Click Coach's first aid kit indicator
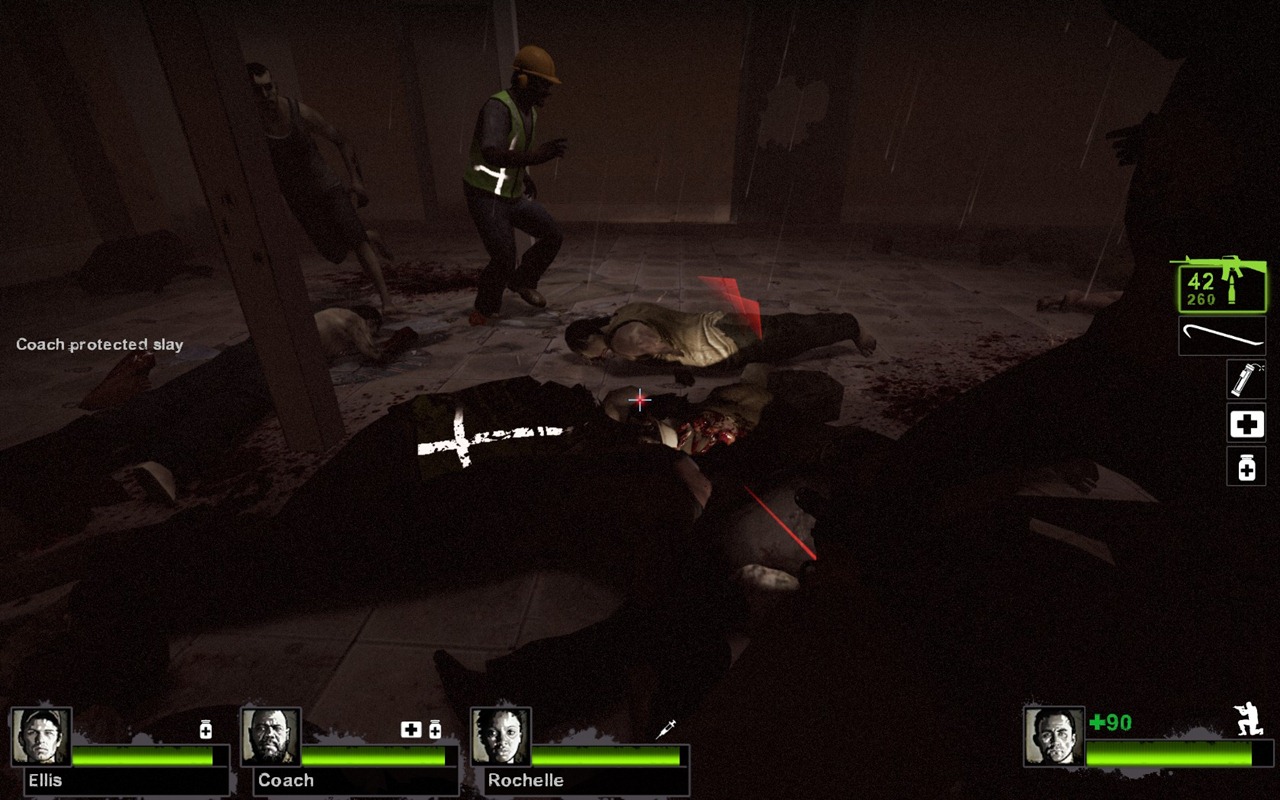 click(x=411, y=730)
